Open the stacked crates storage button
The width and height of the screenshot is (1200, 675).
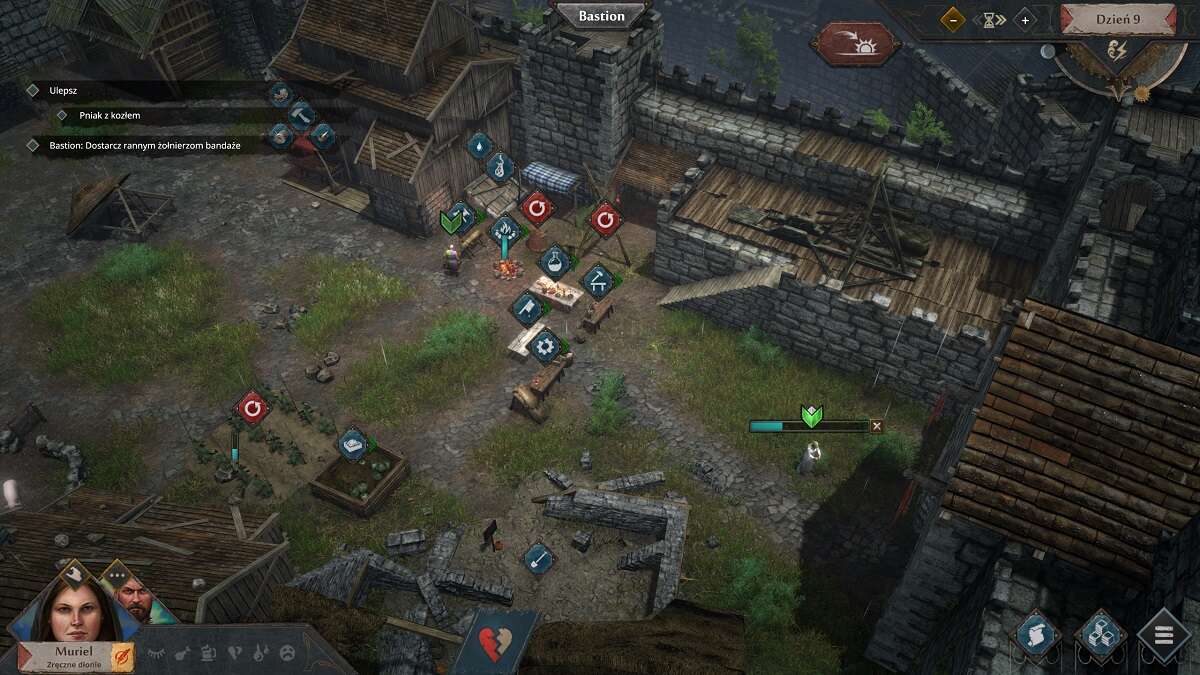tap(1101, 635)
